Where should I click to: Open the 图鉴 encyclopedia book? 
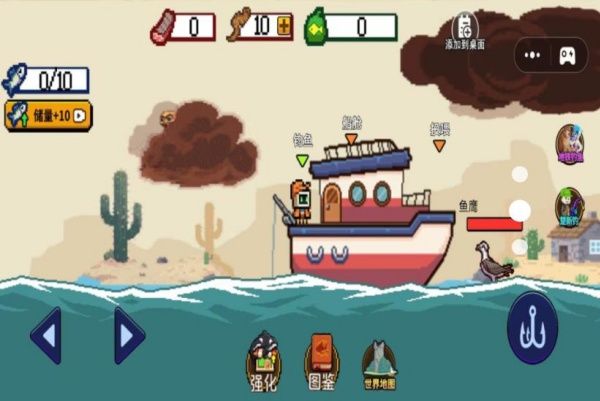[321, 361]
